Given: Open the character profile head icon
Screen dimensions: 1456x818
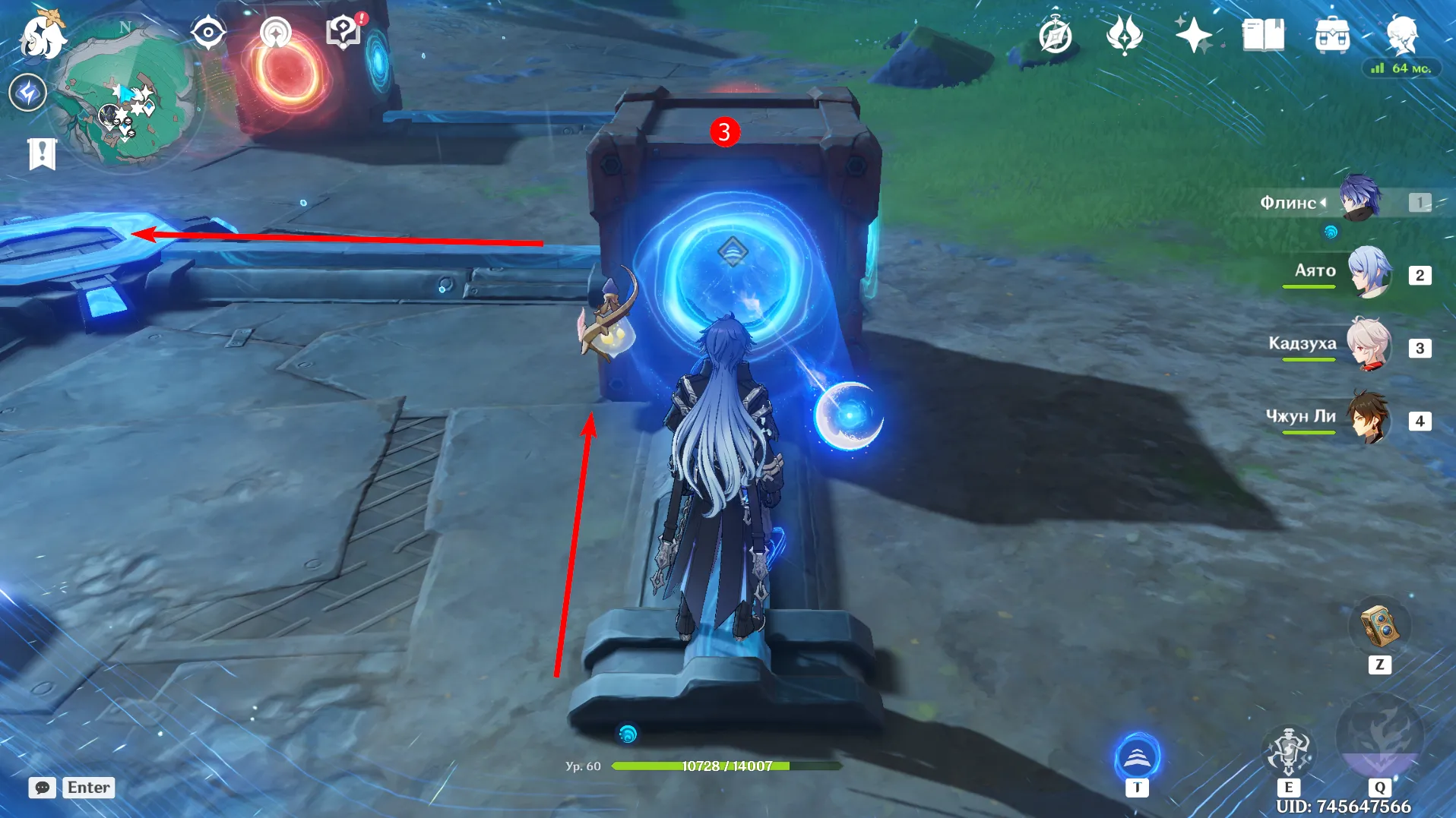Looking at the screenshot, I should 1401,36.
